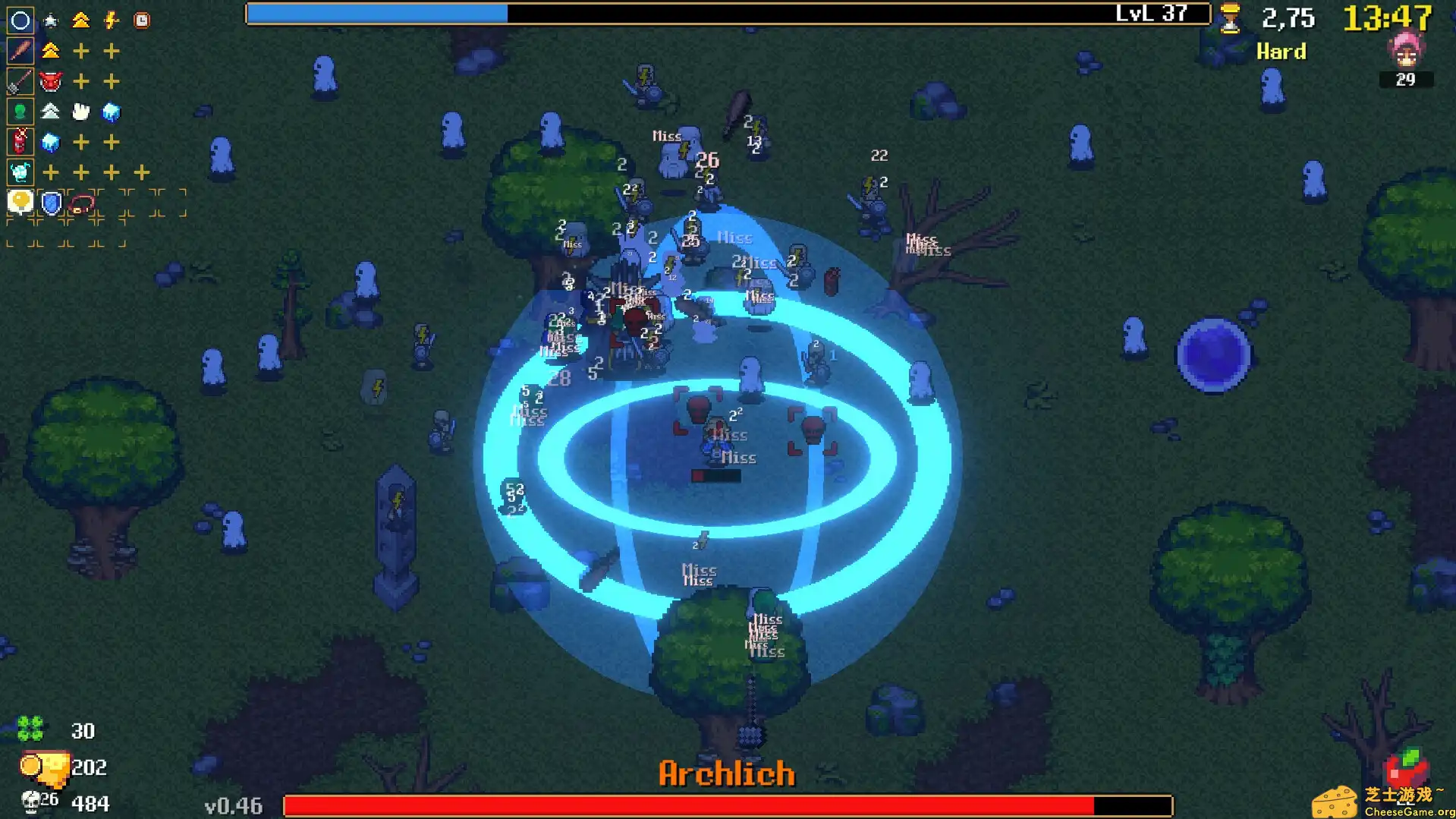Viewport: 1456px width, 819px height.
Task: Click the cheese coin counter showing 202
Action: [x=68, y=767]
